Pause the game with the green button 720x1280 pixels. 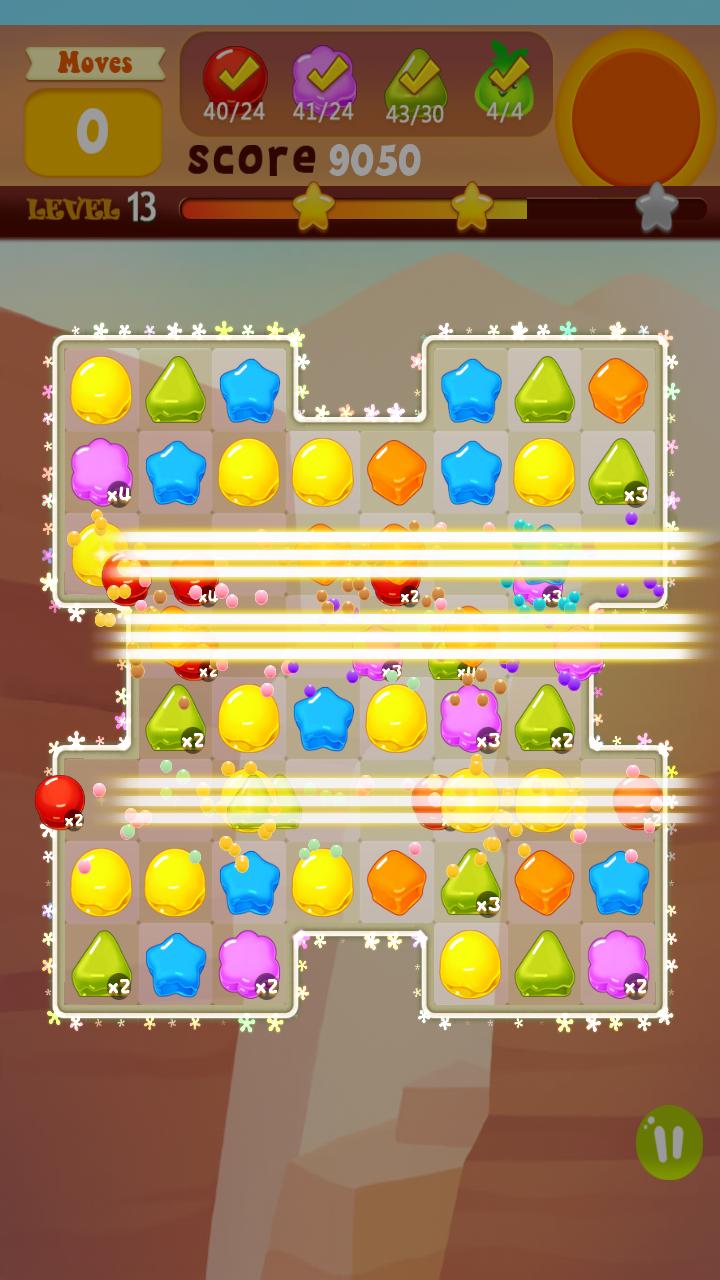point(669,1142)
